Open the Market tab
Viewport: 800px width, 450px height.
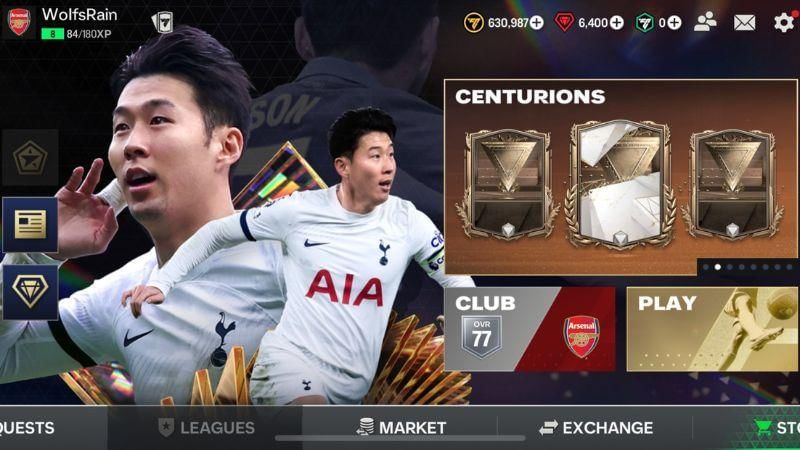point(401,428)
